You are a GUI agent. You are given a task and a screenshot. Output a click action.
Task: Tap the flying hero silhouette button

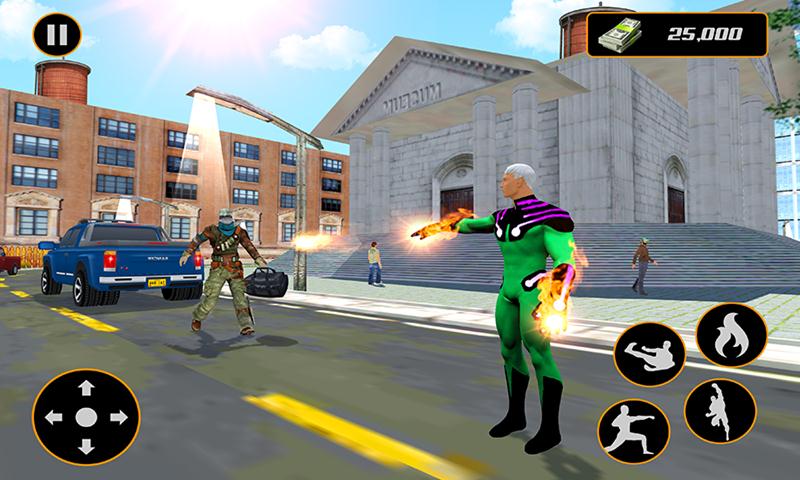[719, 411]
